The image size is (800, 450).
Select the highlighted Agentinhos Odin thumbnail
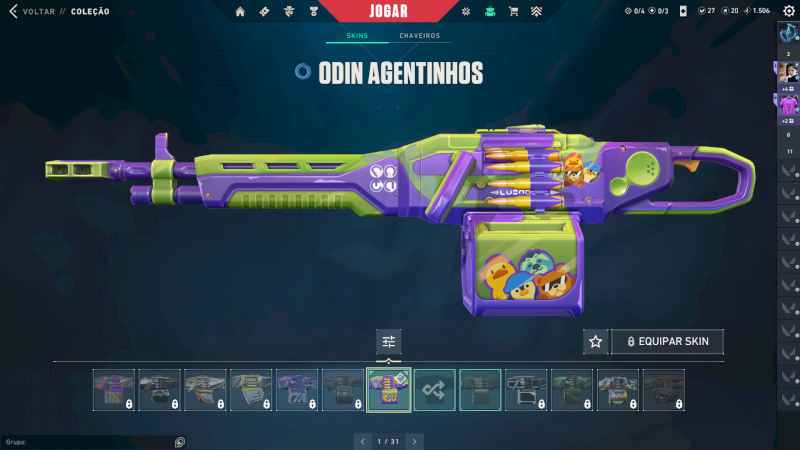pyautogui.click(x=389, y=390)
